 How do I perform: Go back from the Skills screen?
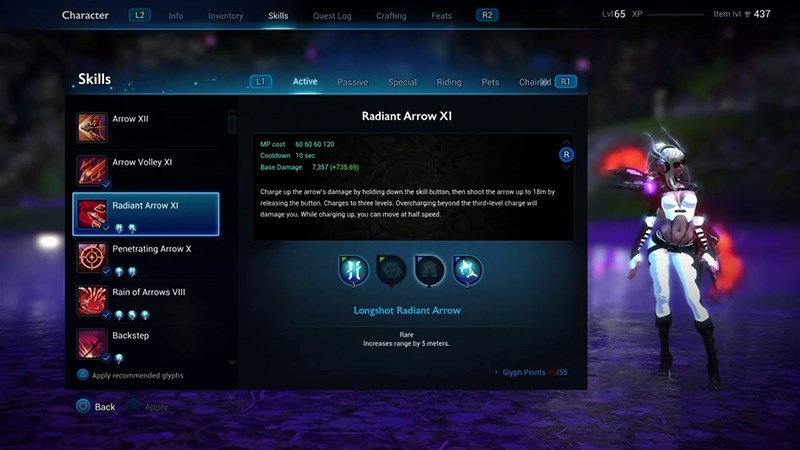[x=95, y=407]
